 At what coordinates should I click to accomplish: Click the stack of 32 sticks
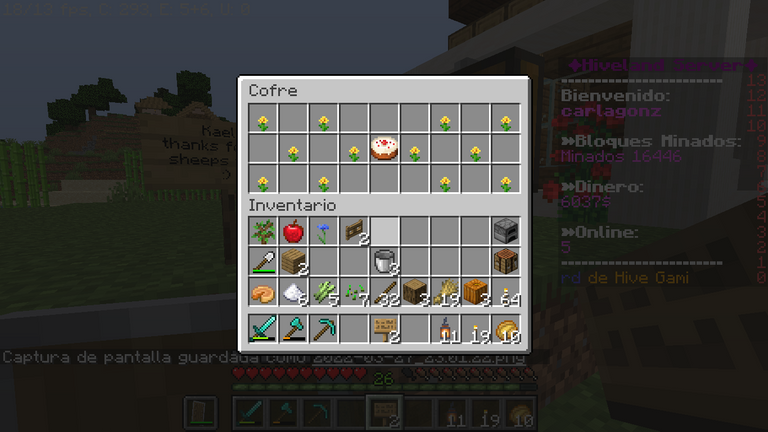click(x=384, y=292)
